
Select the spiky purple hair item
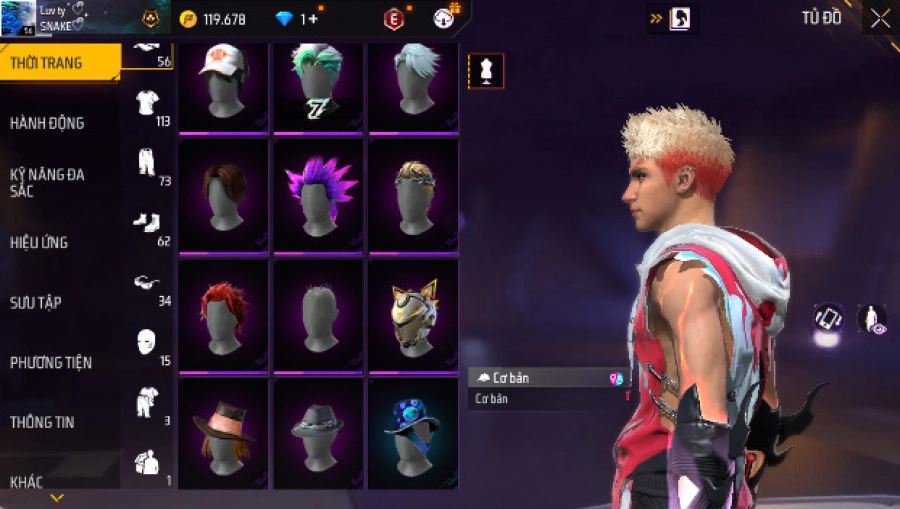[x=318, y=194]
